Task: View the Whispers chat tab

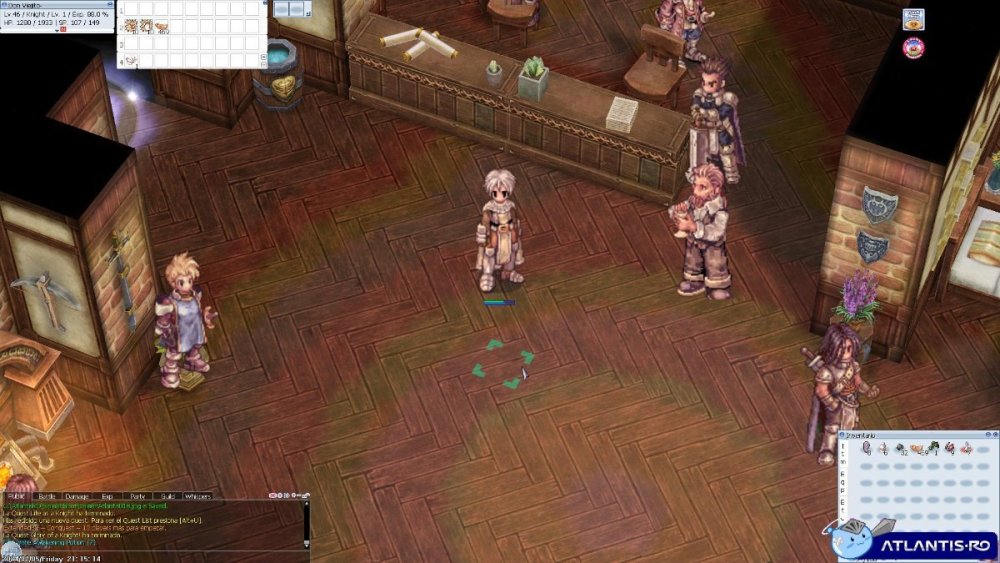Action: pos(198,496)
